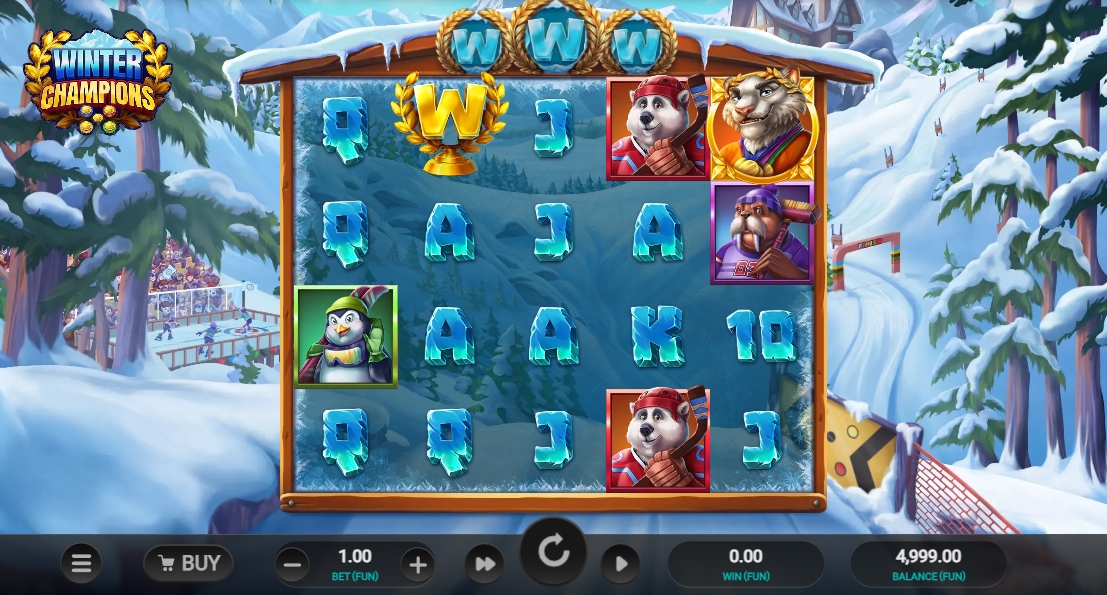The image size is (1107, 595).
Task: Increase the bet with the plus button
Action: coord(418,565)
